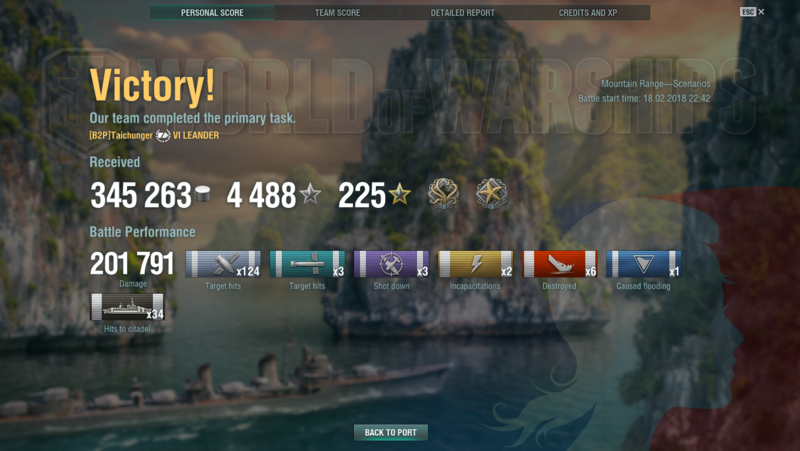Click the torpedo Target hits x3 ribbon
This screenshot has height=451, width=800.
click(x=308, y=264)
